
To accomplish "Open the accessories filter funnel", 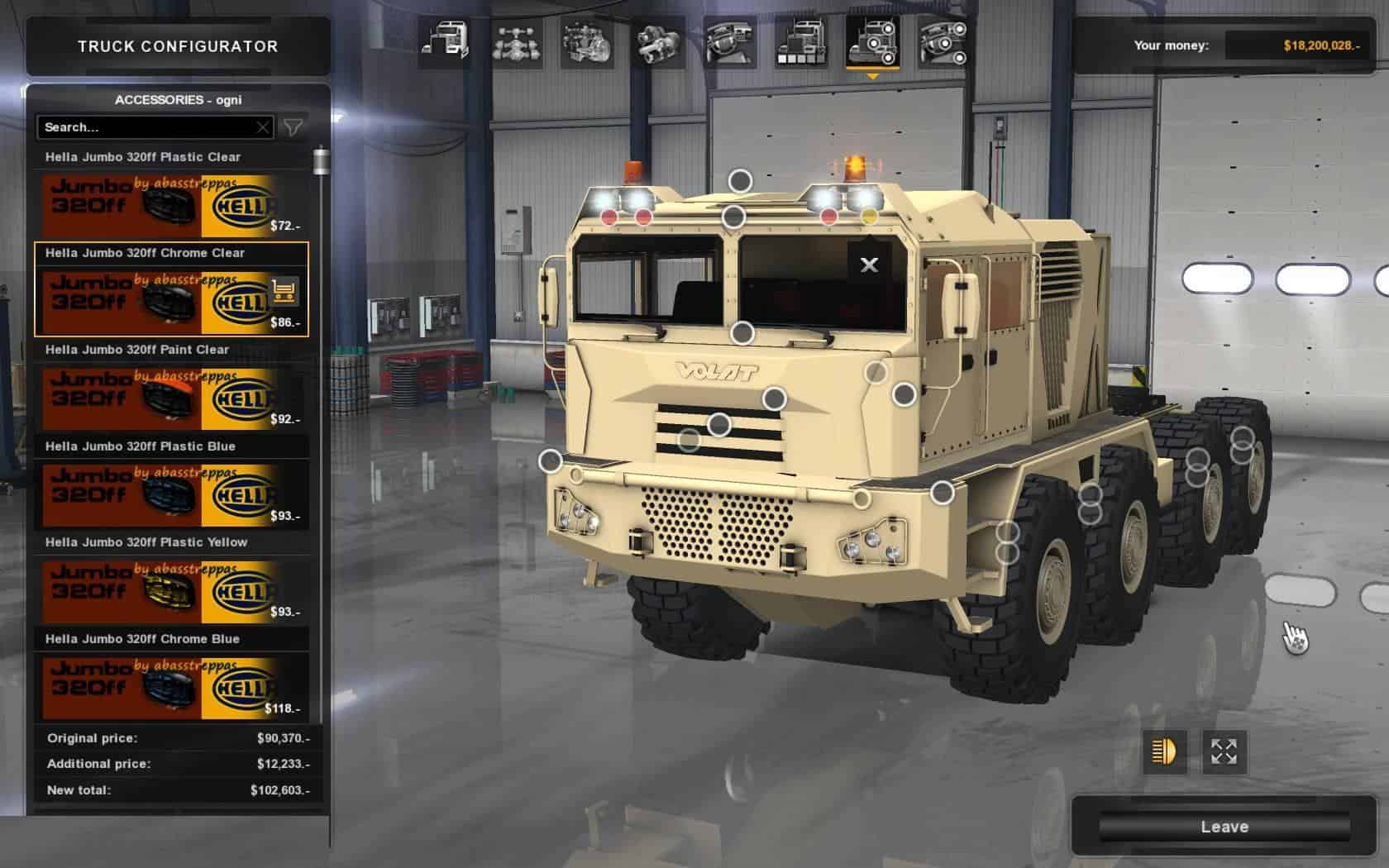I will tap(293, 127).
